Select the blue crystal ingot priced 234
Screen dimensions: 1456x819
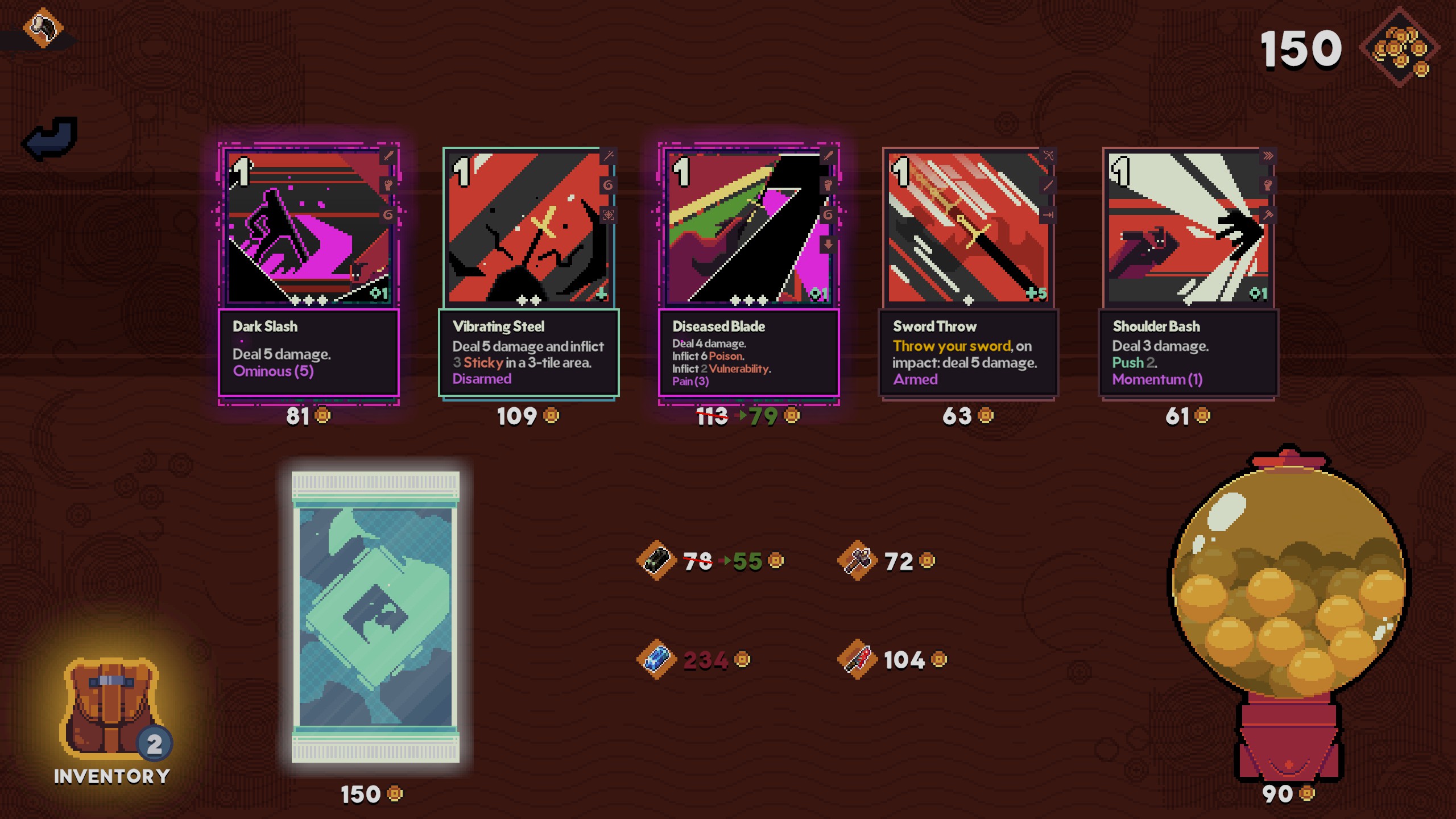tap(657, 660)
